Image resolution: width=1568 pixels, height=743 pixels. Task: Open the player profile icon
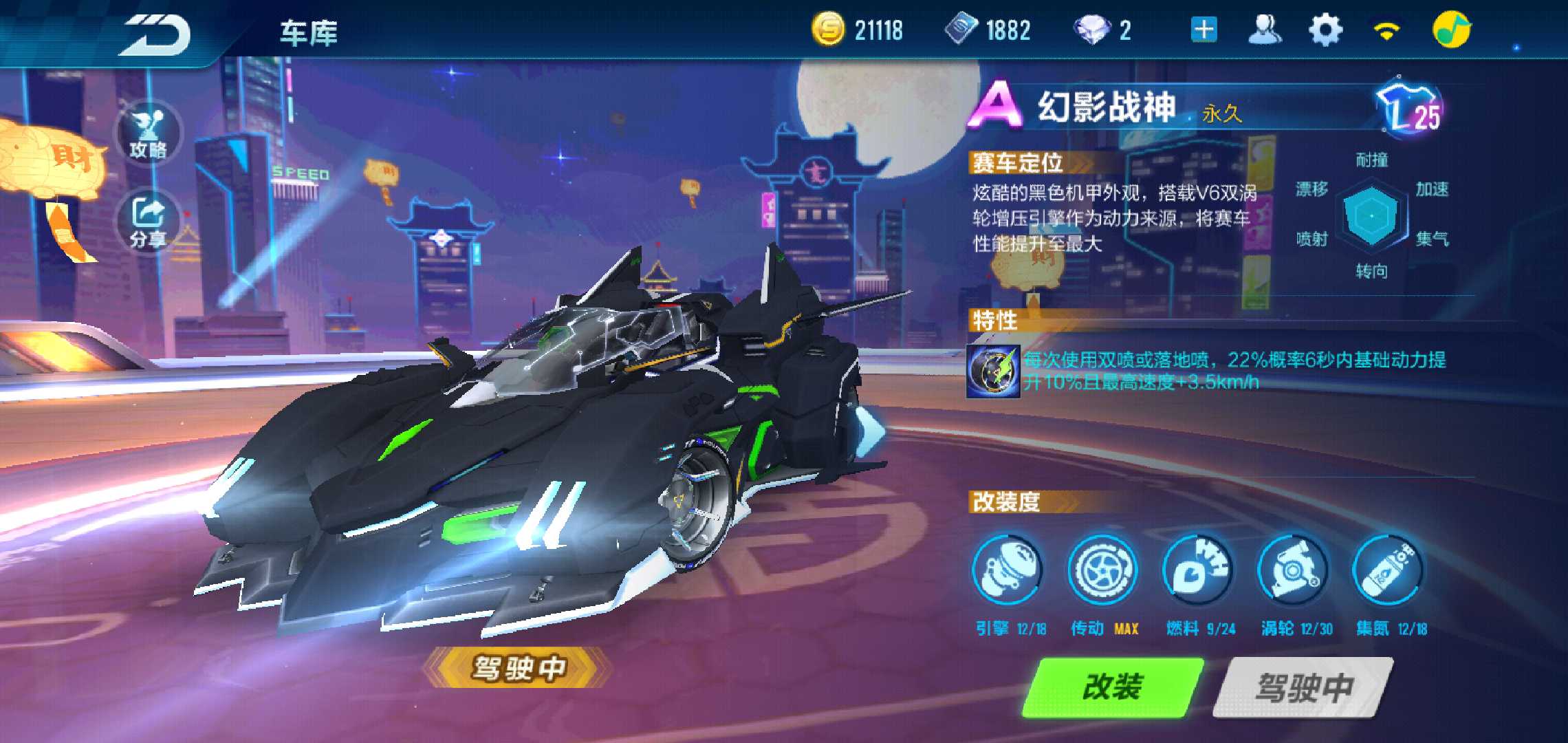[x=1264, y=31]
